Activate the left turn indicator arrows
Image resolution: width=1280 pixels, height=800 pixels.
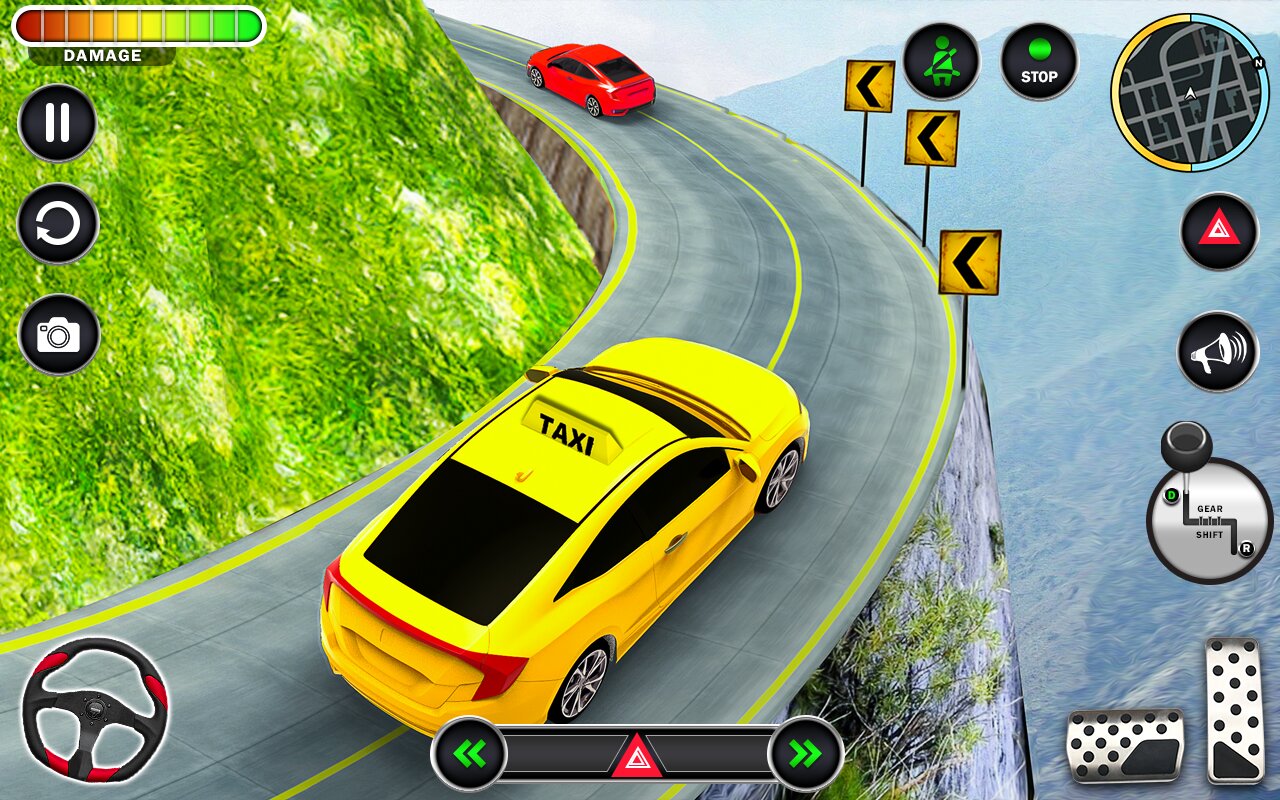[x=469, y=753]
